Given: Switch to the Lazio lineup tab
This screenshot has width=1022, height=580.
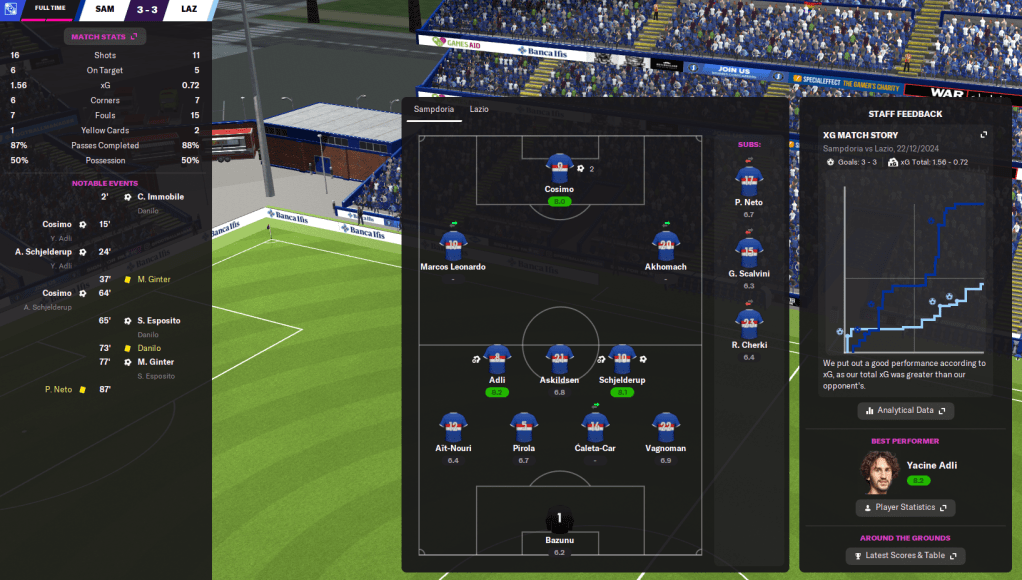Looking at the screenshot, I should click(x=479, y=108).
